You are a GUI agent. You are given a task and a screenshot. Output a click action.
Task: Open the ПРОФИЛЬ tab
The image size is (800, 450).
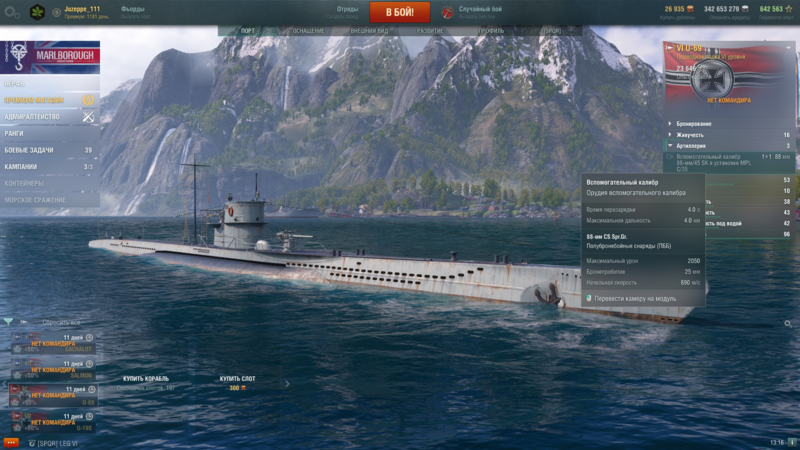click(x=489, y=31)
